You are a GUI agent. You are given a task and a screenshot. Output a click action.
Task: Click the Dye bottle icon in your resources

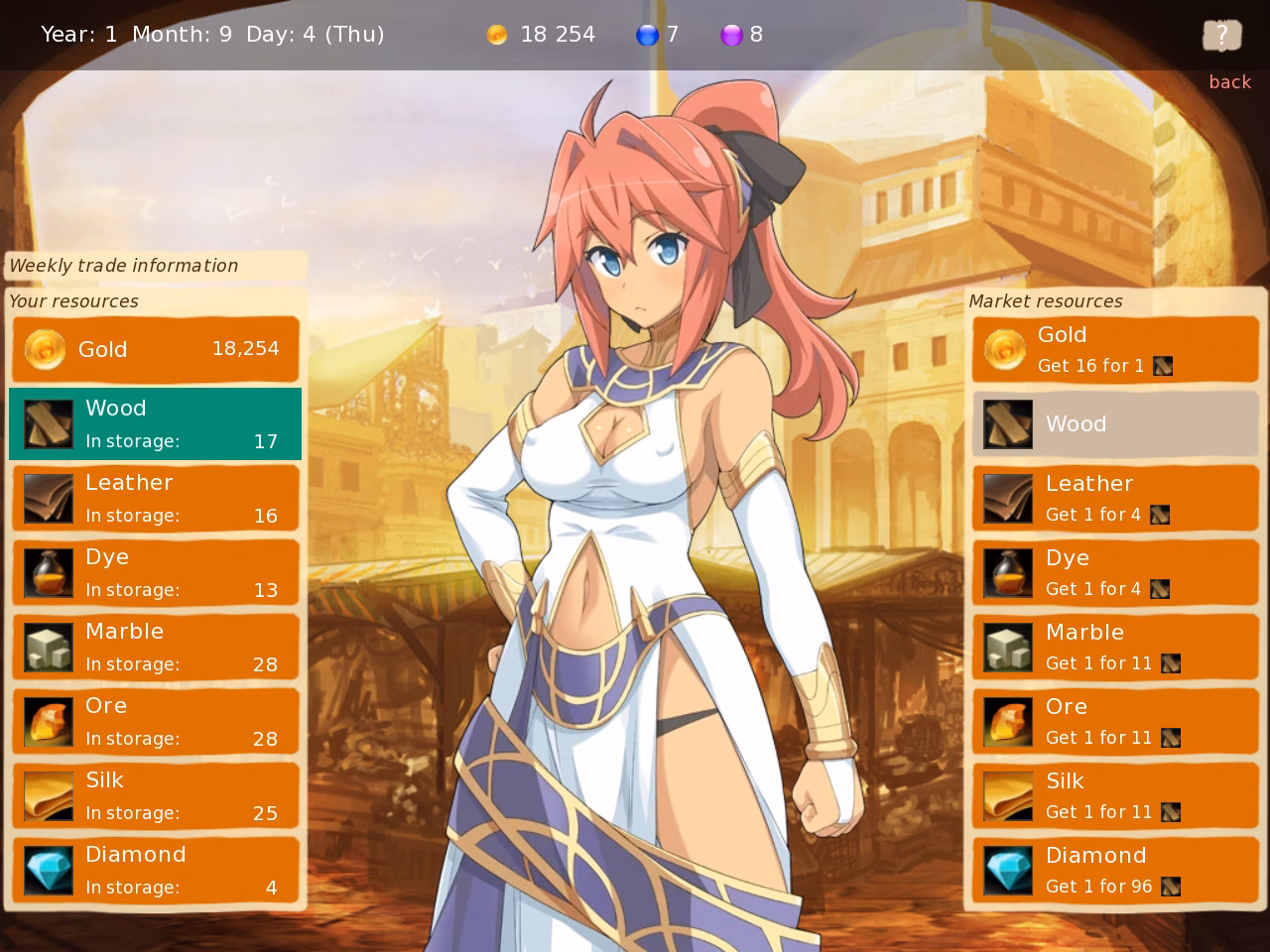(47, 572)
